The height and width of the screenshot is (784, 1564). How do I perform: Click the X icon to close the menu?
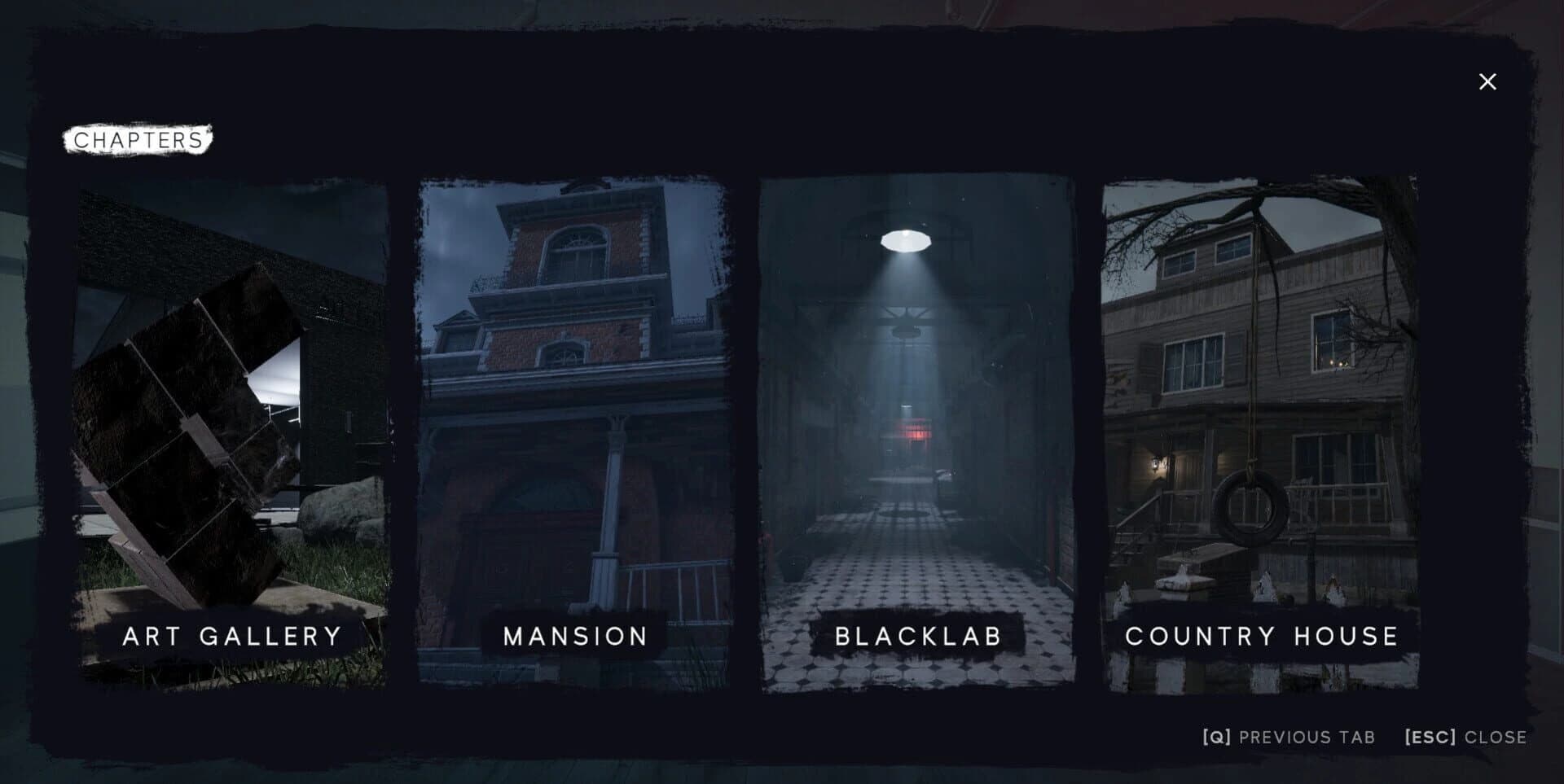click(1489, 81)
